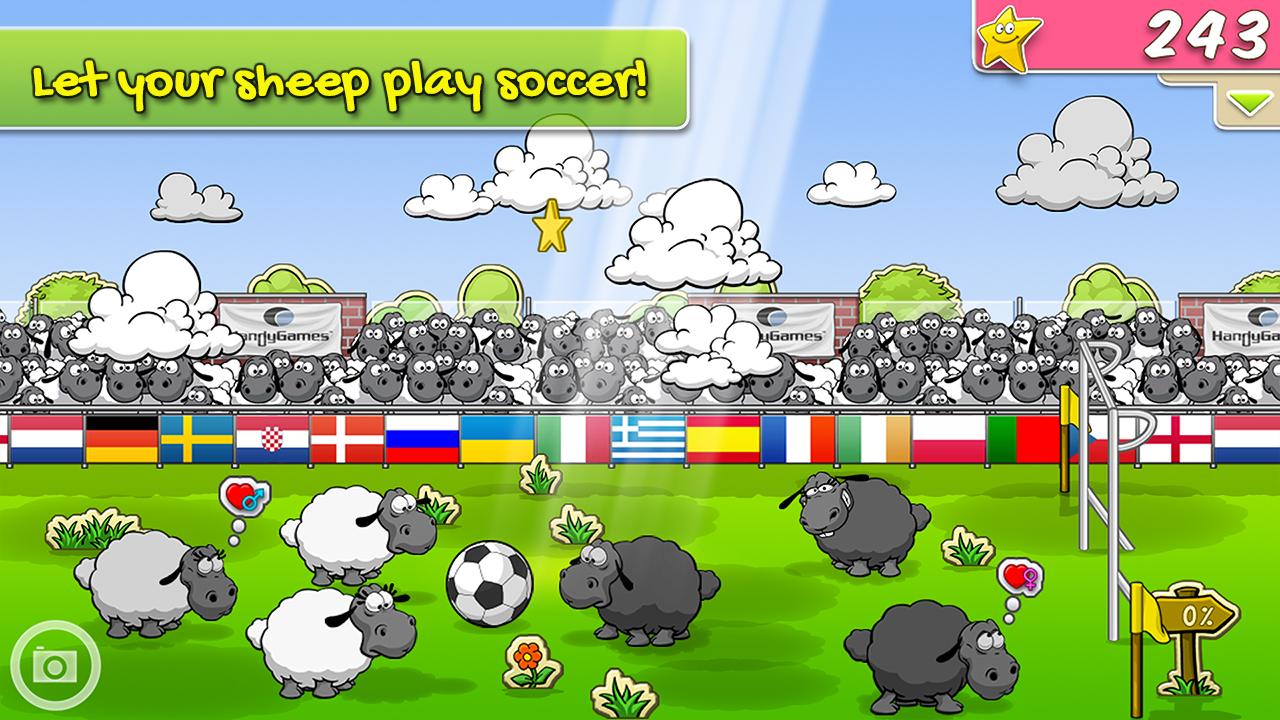The height and width of the screenshot is (720, 1280).
Task: Click the smiling star icon on the counter
Action: (x=1010, y=37)
